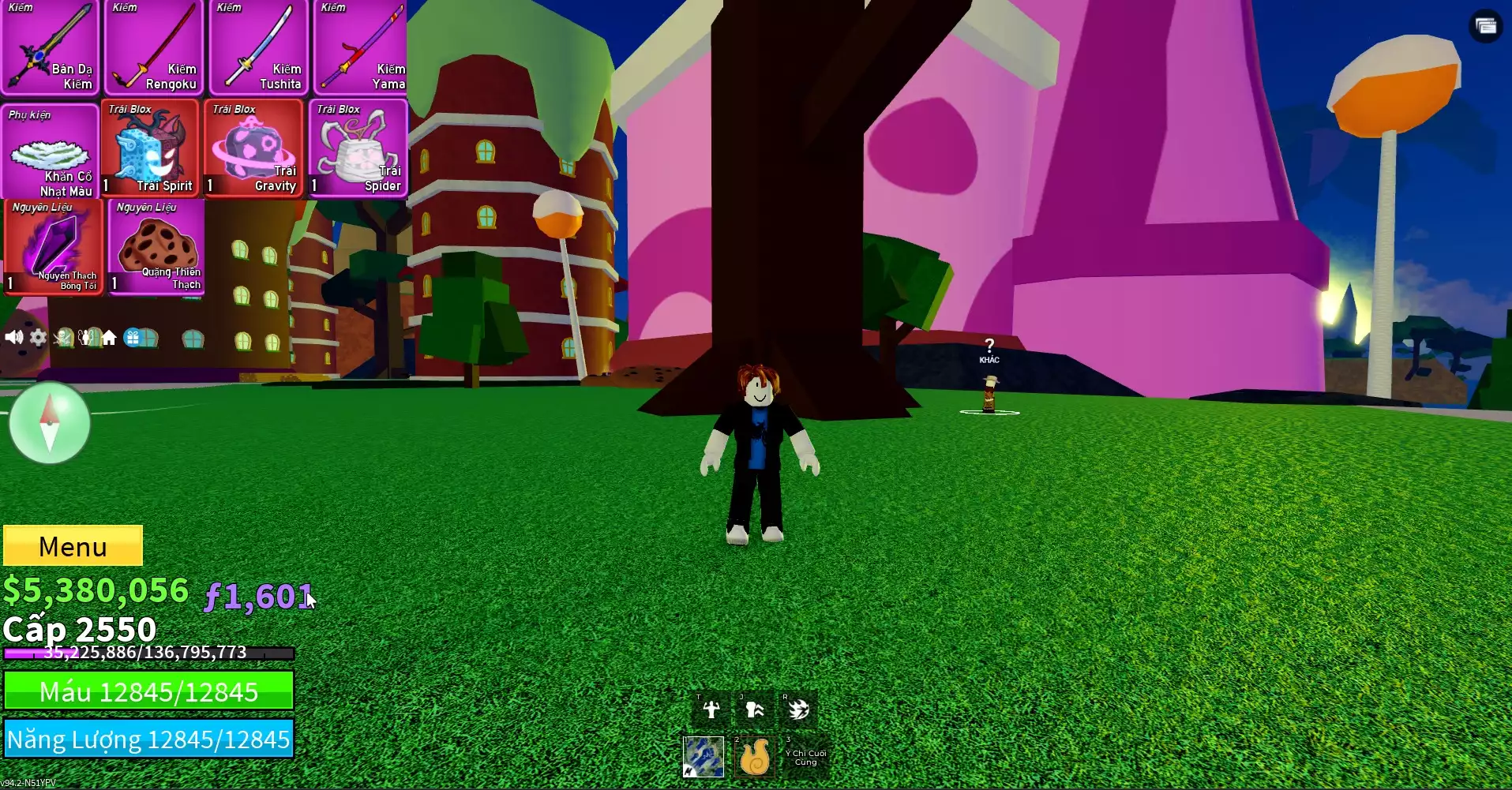Screen dimensions: 1512x790
Task: Select the Trái Gravity fruit
Action: (x=254, y=148)
